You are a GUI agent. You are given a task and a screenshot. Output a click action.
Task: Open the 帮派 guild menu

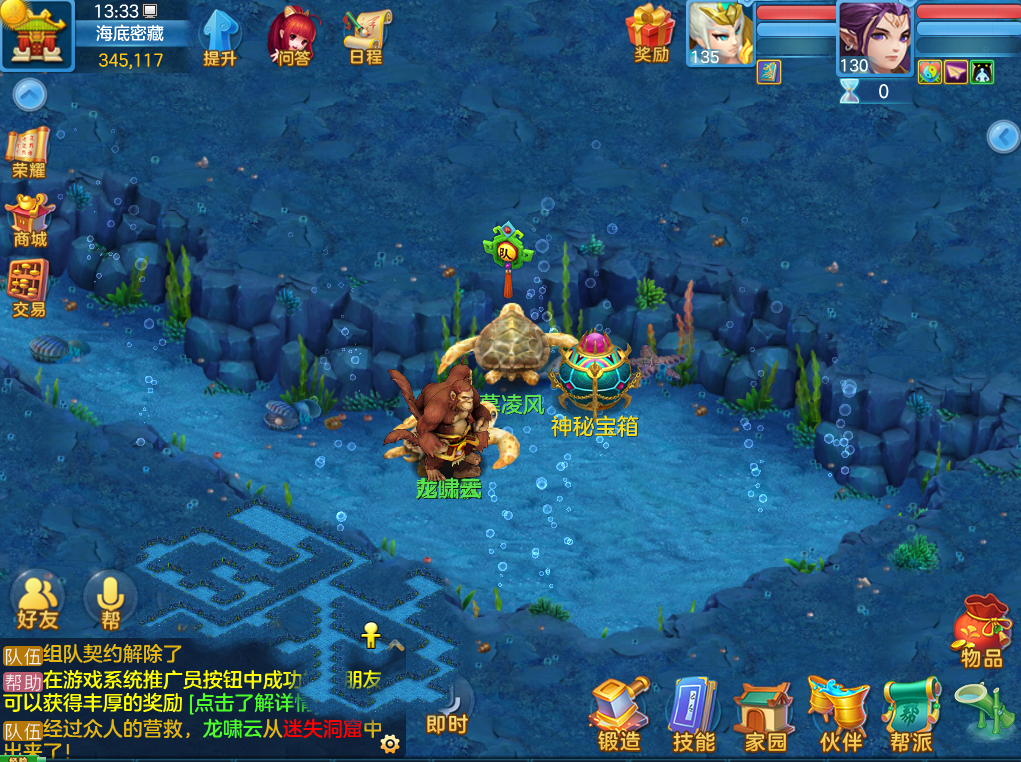click(x=911, y=714)
